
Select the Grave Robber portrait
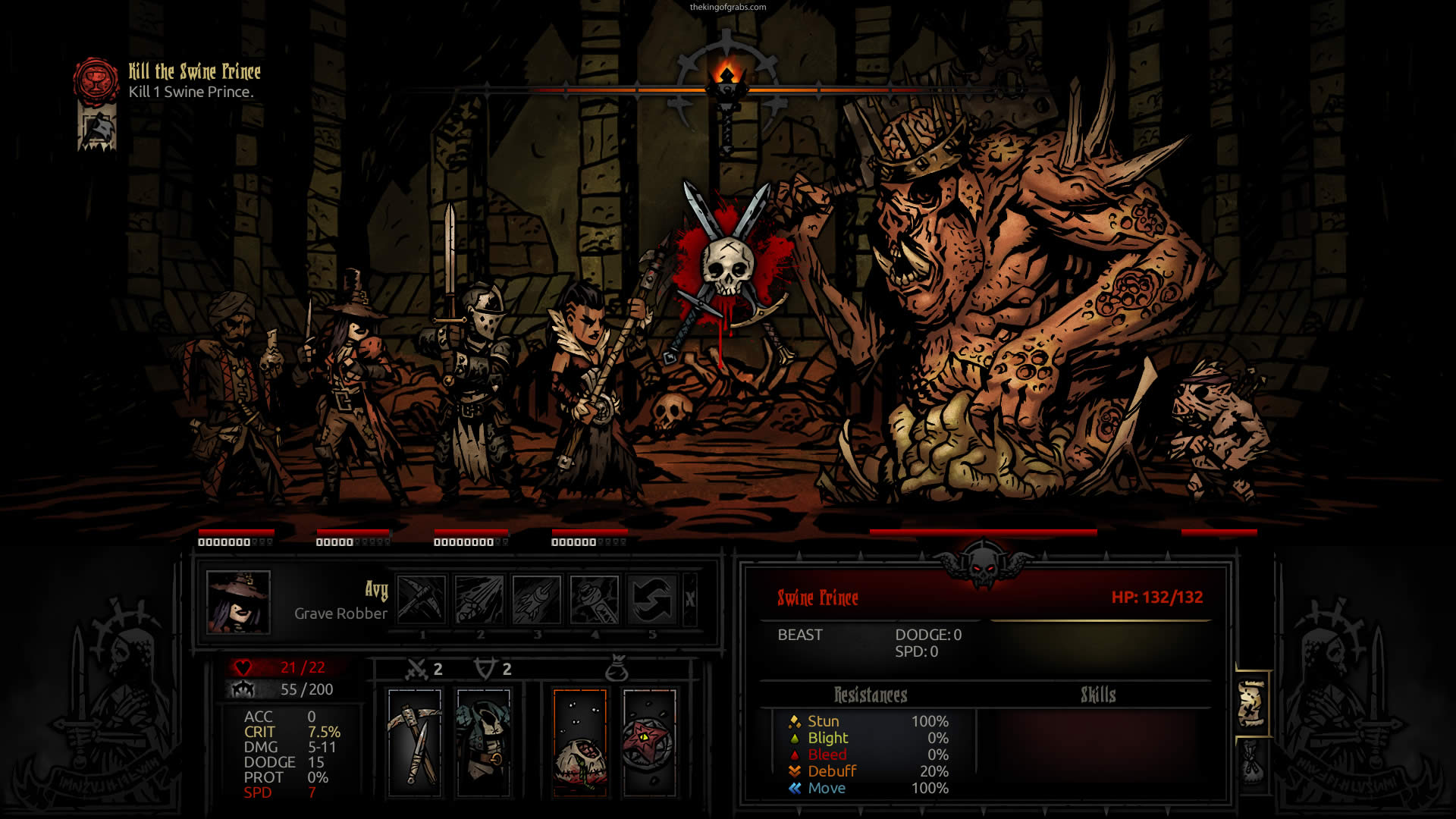click(238, 602)
